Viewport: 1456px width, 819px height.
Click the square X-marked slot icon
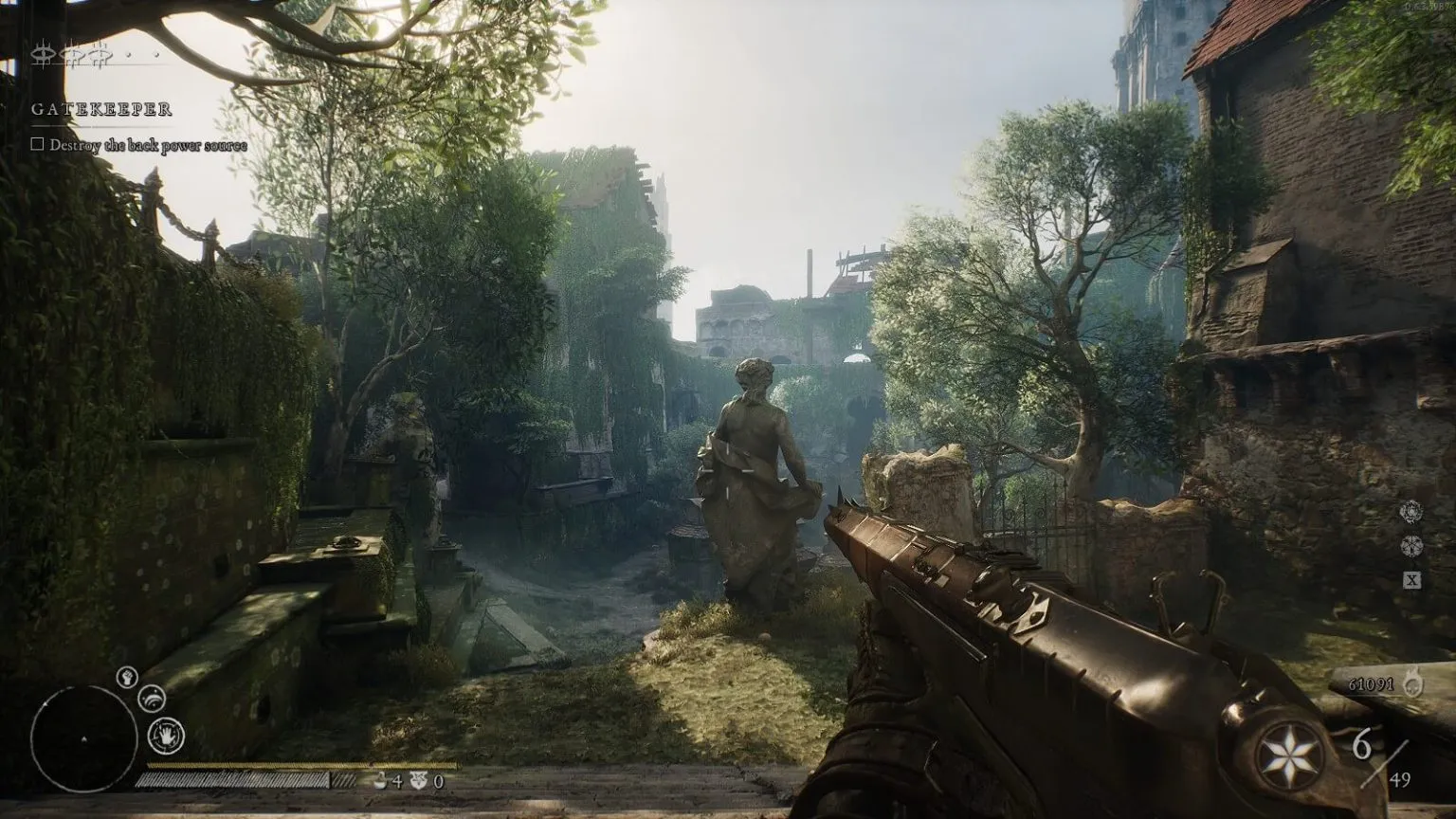[1411, 580]
